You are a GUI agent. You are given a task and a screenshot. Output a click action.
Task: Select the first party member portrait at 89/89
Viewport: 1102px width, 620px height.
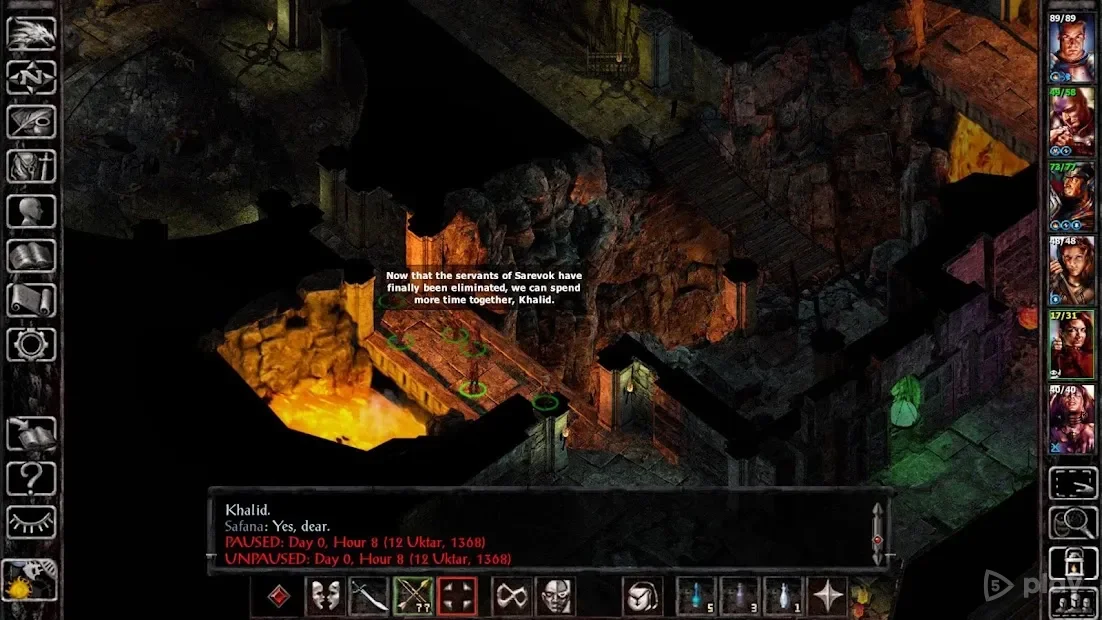(1070, 47)
